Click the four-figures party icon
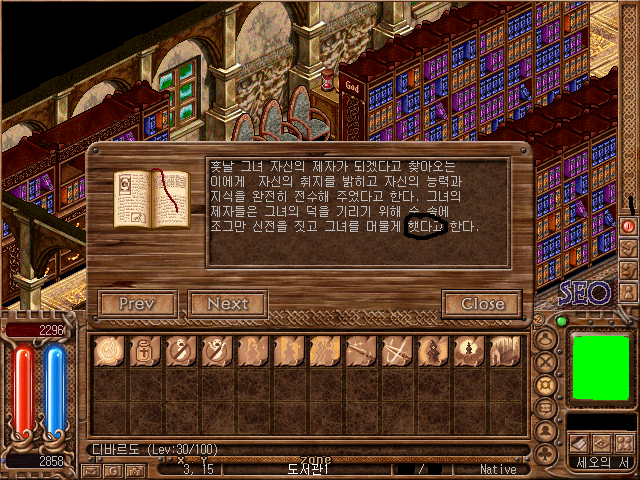The image size is (640, 480). coord(623,443)
